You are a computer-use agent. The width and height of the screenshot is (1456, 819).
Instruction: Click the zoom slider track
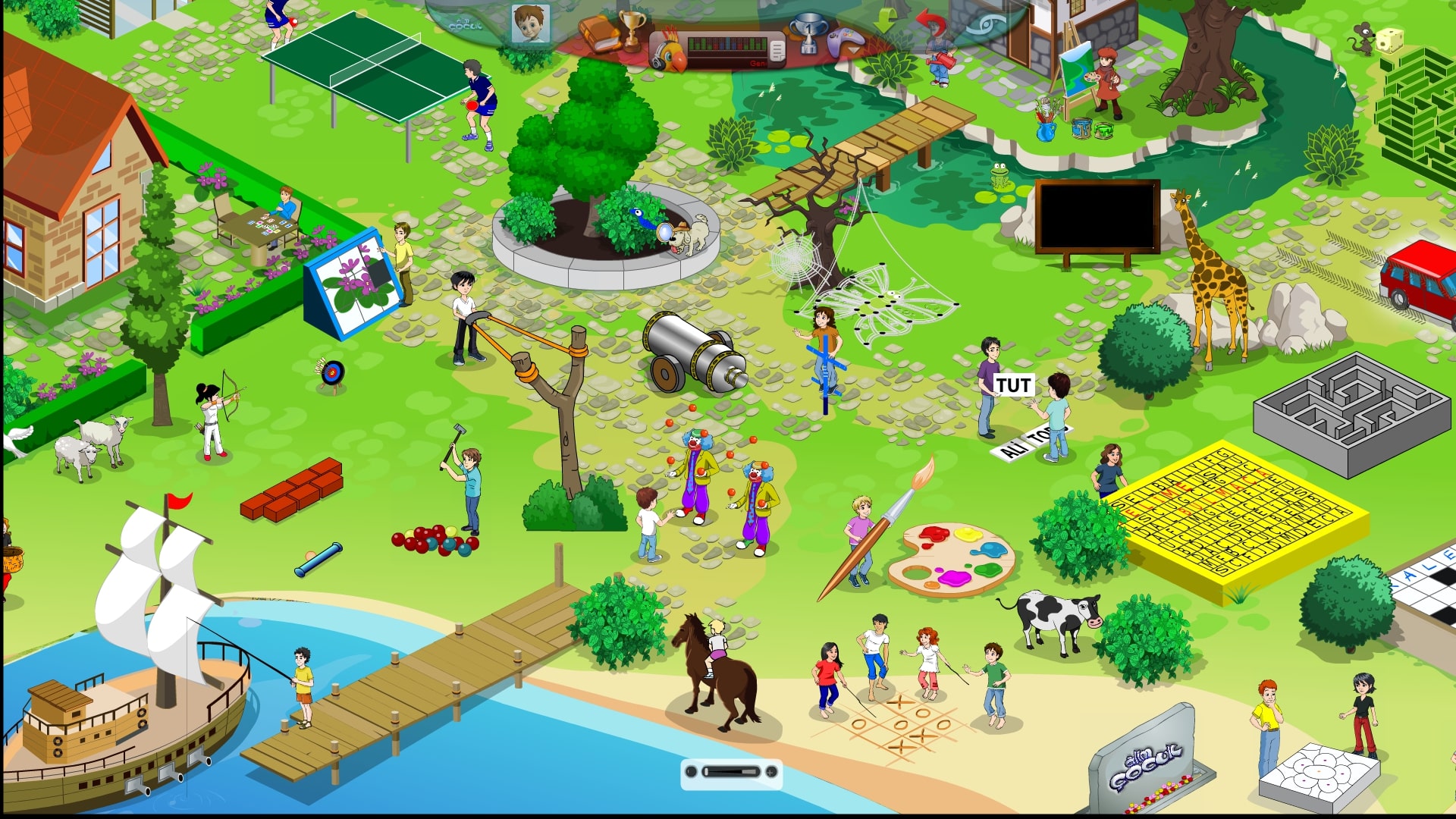click(x=731, y=772)
